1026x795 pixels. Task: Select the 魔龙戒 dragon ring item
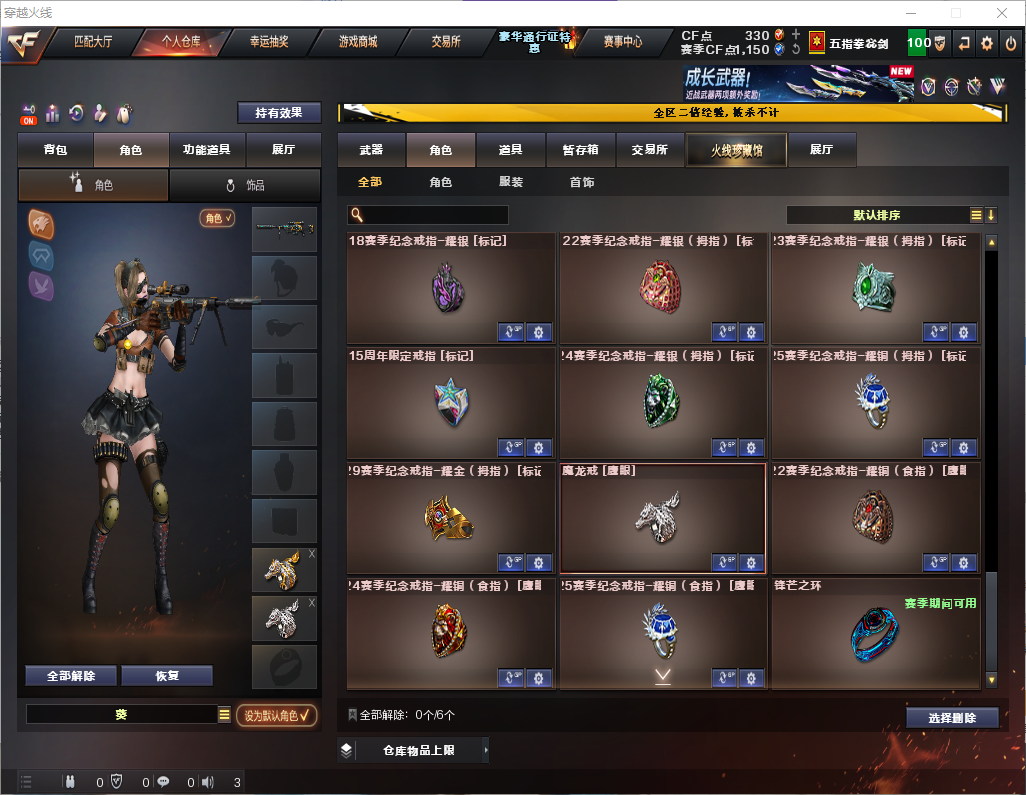(662, 517)
